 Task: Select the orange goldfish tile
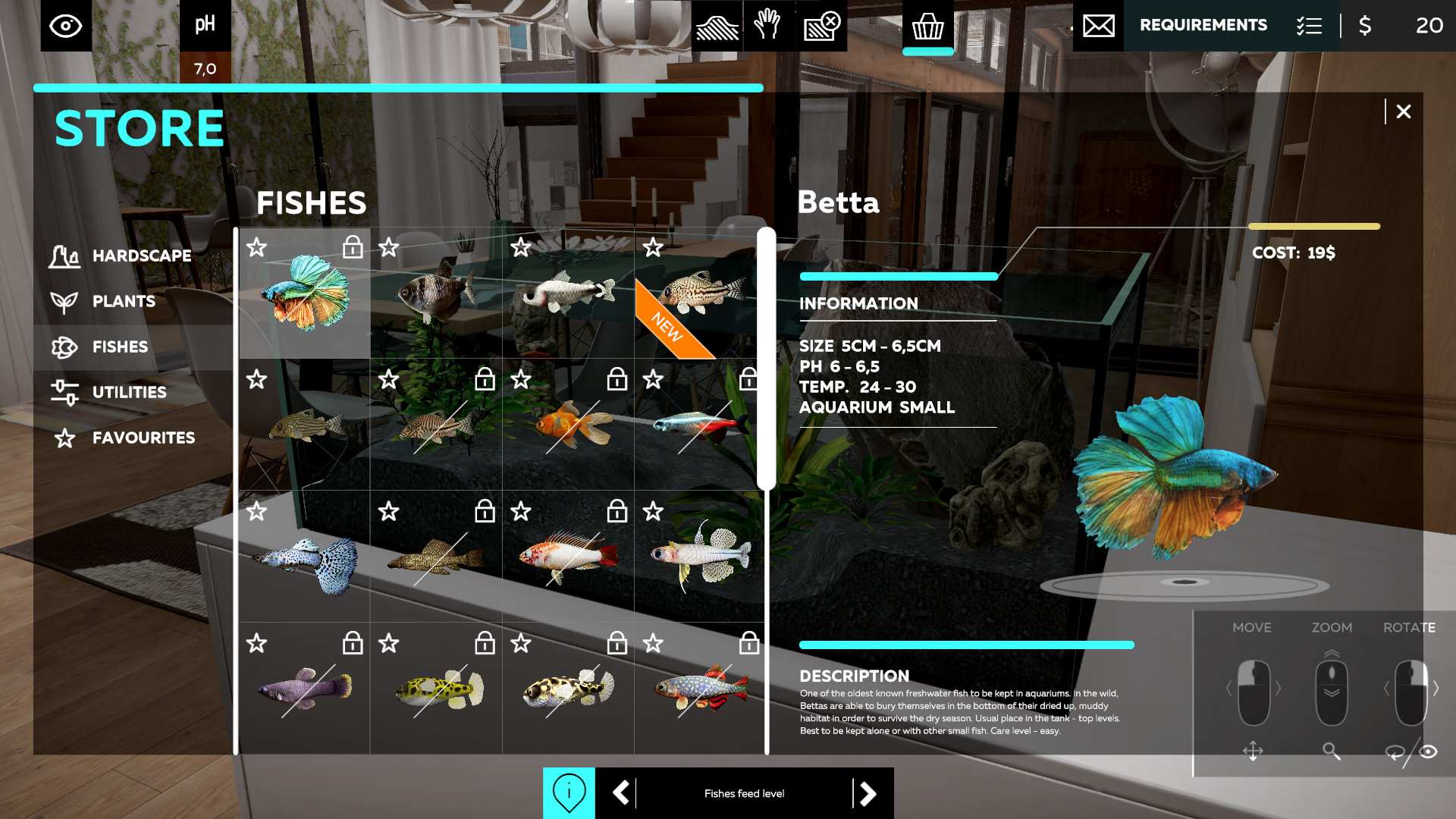(569, 426)
